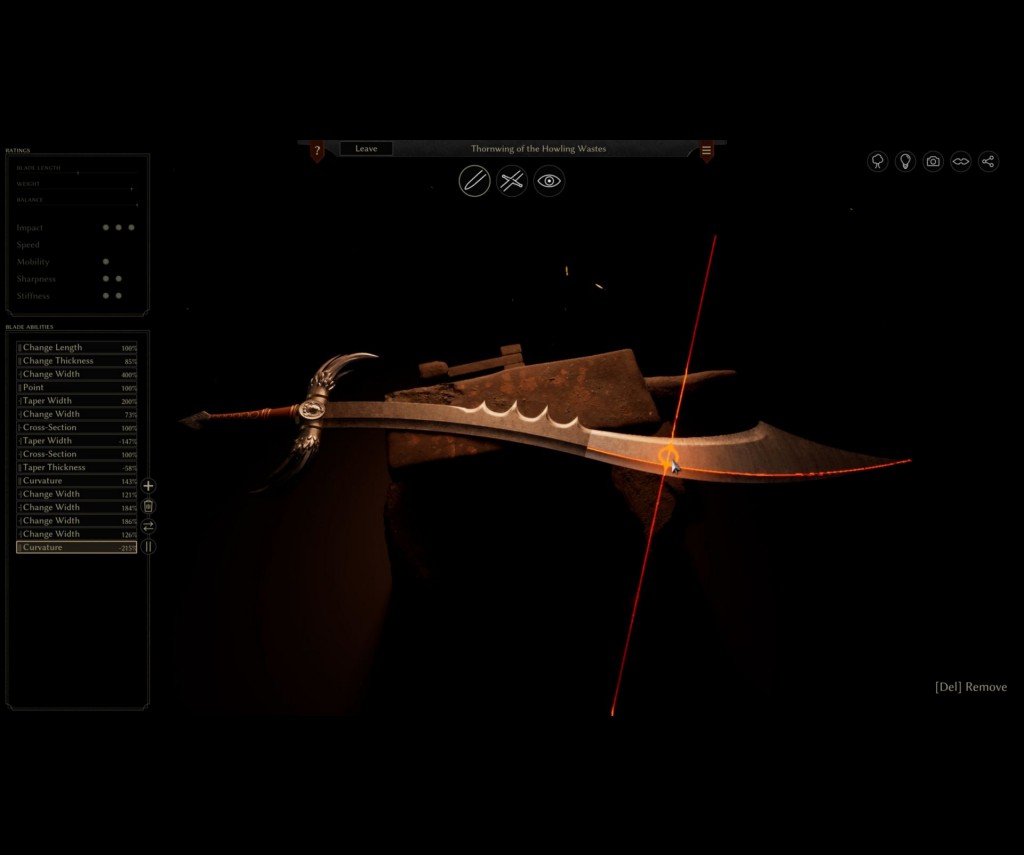Image resolution: width=1024 pixels, height=855 pixels.
Task: Add a new blade ability with plus button
Action: 148,486
